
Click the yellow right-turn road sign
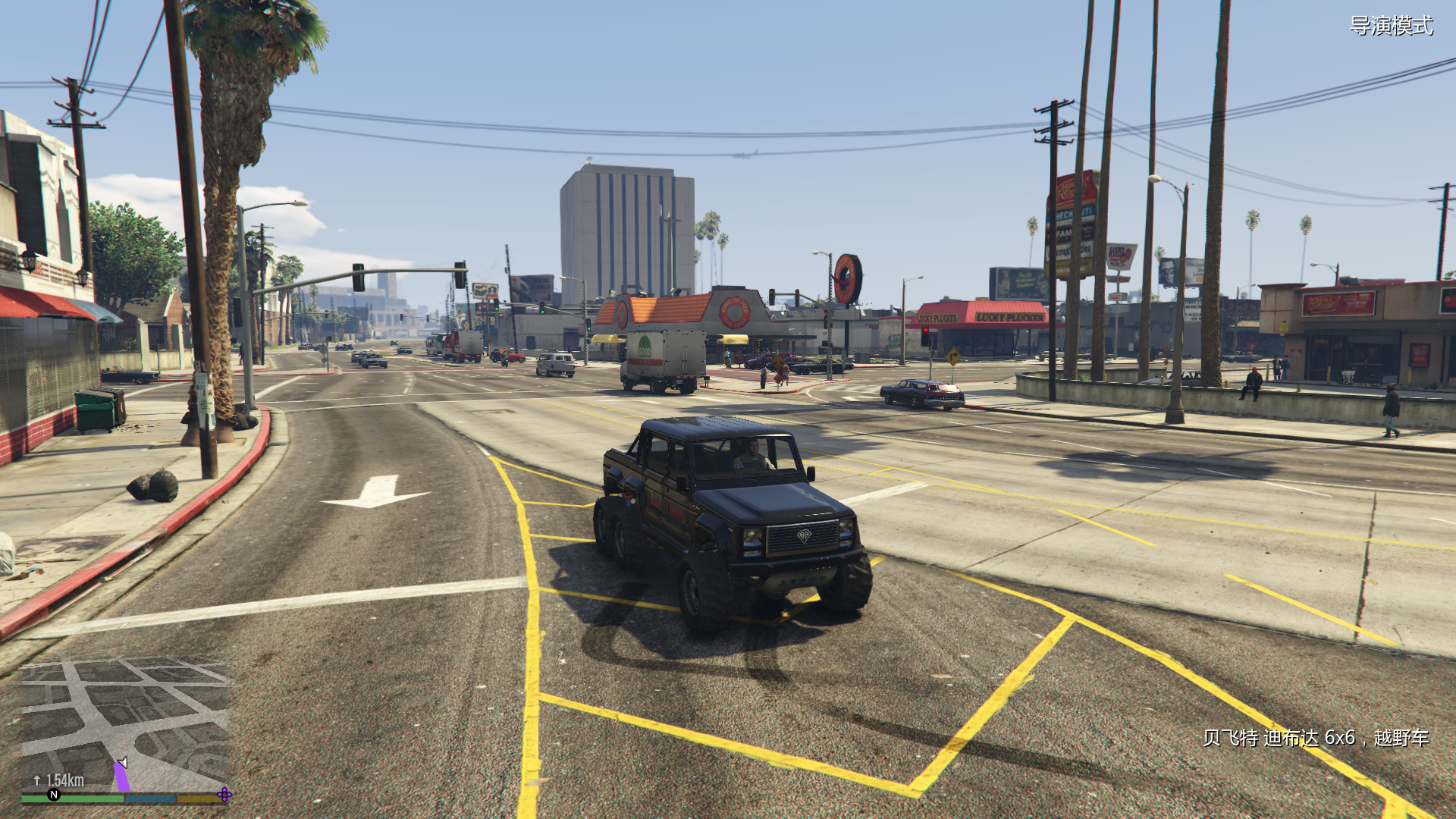click(x=953, y=356)
